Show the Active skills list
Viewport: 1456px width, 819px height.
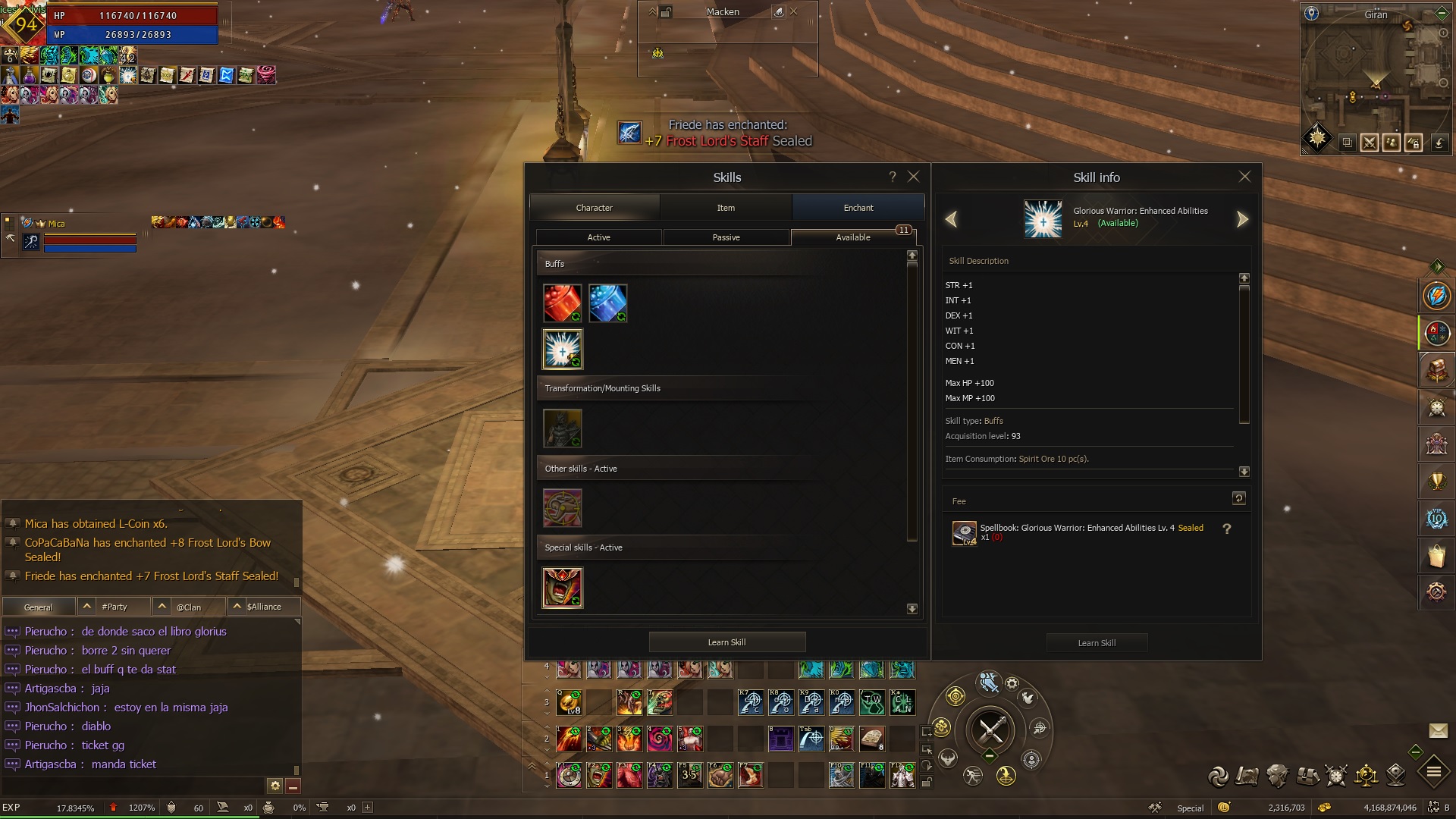click(x=598, y=237)
